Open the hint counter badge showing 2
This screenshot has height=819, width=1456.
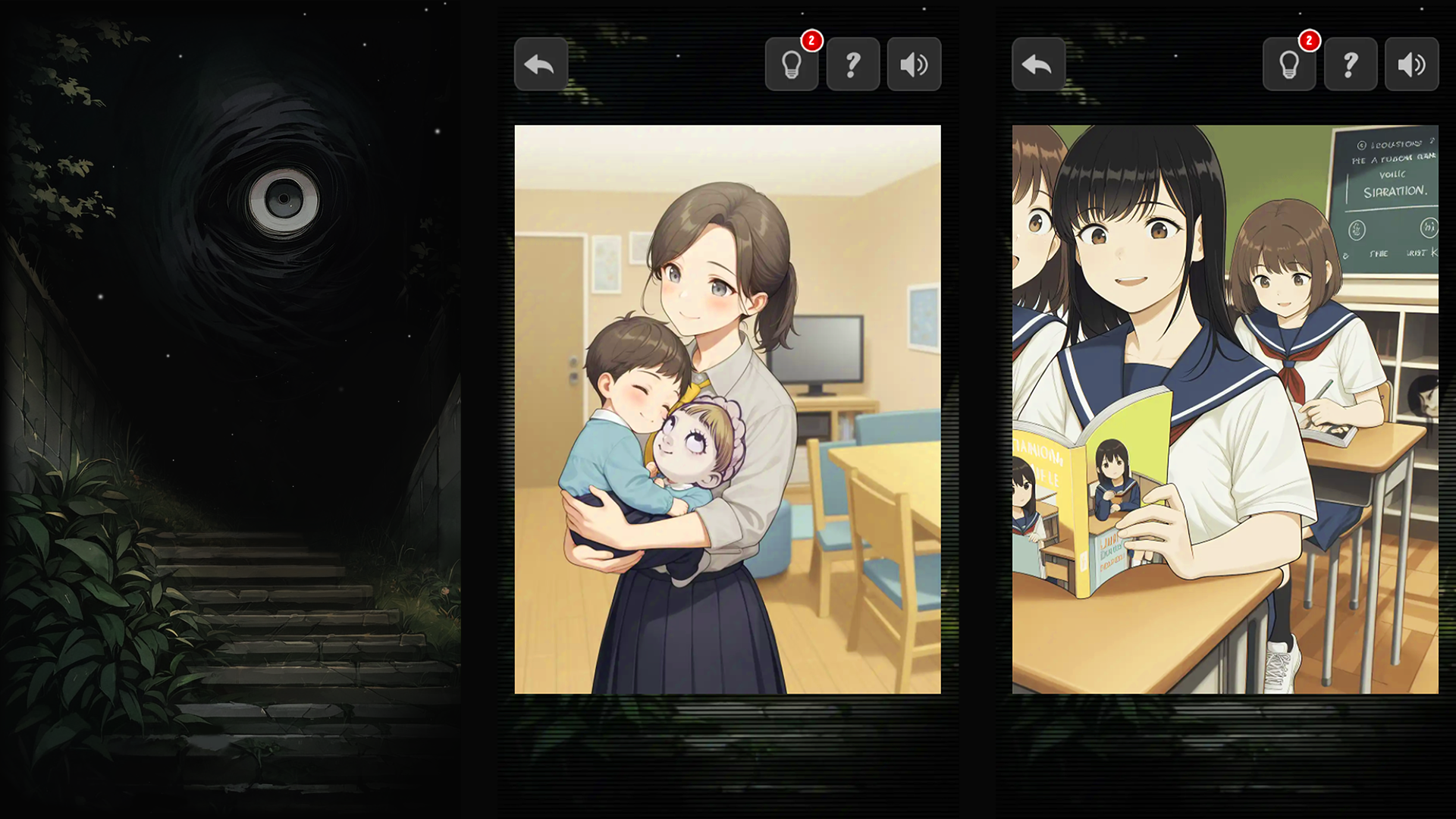811,41
